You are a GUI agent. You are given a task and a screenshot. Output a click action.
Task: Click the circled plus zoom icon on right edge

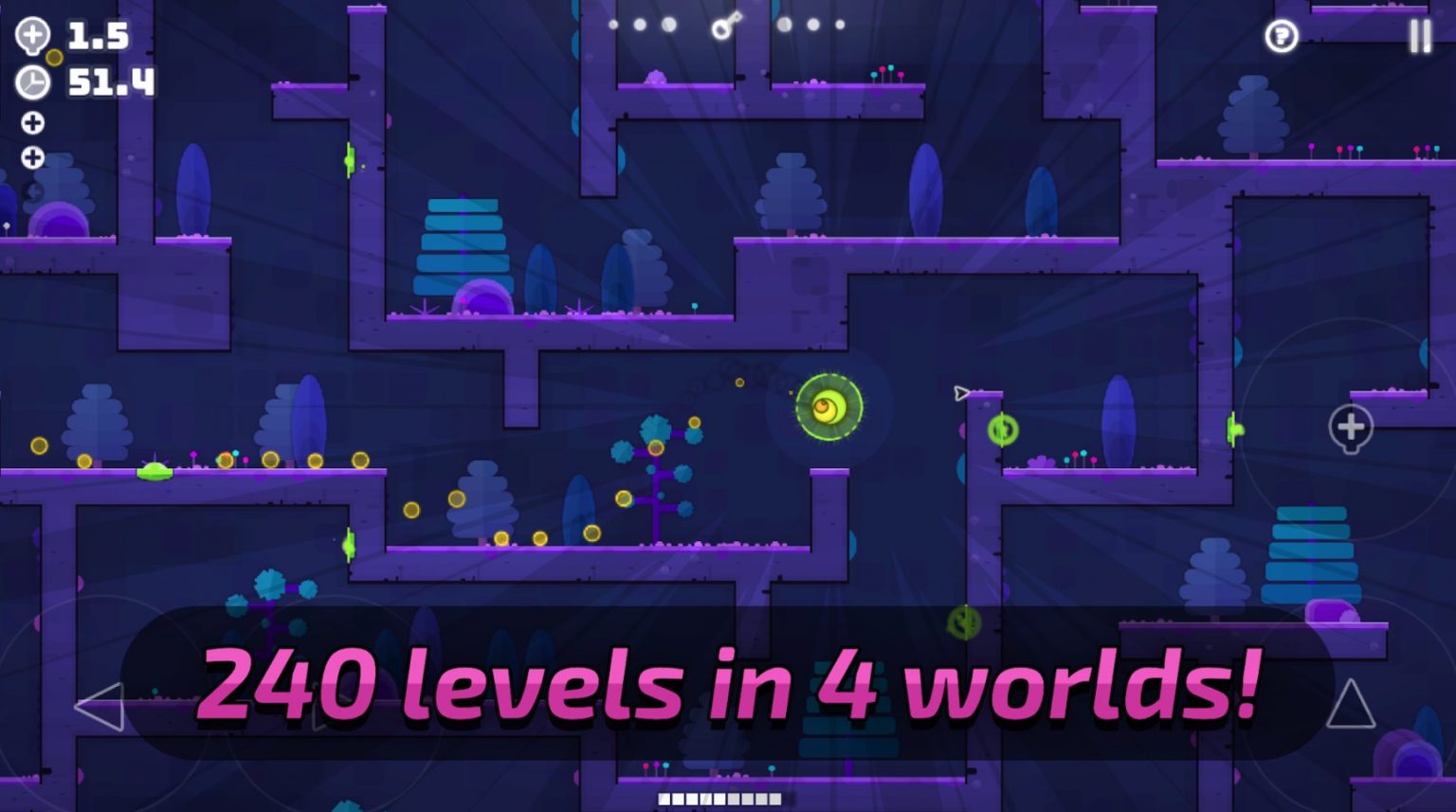[1350, 429]
